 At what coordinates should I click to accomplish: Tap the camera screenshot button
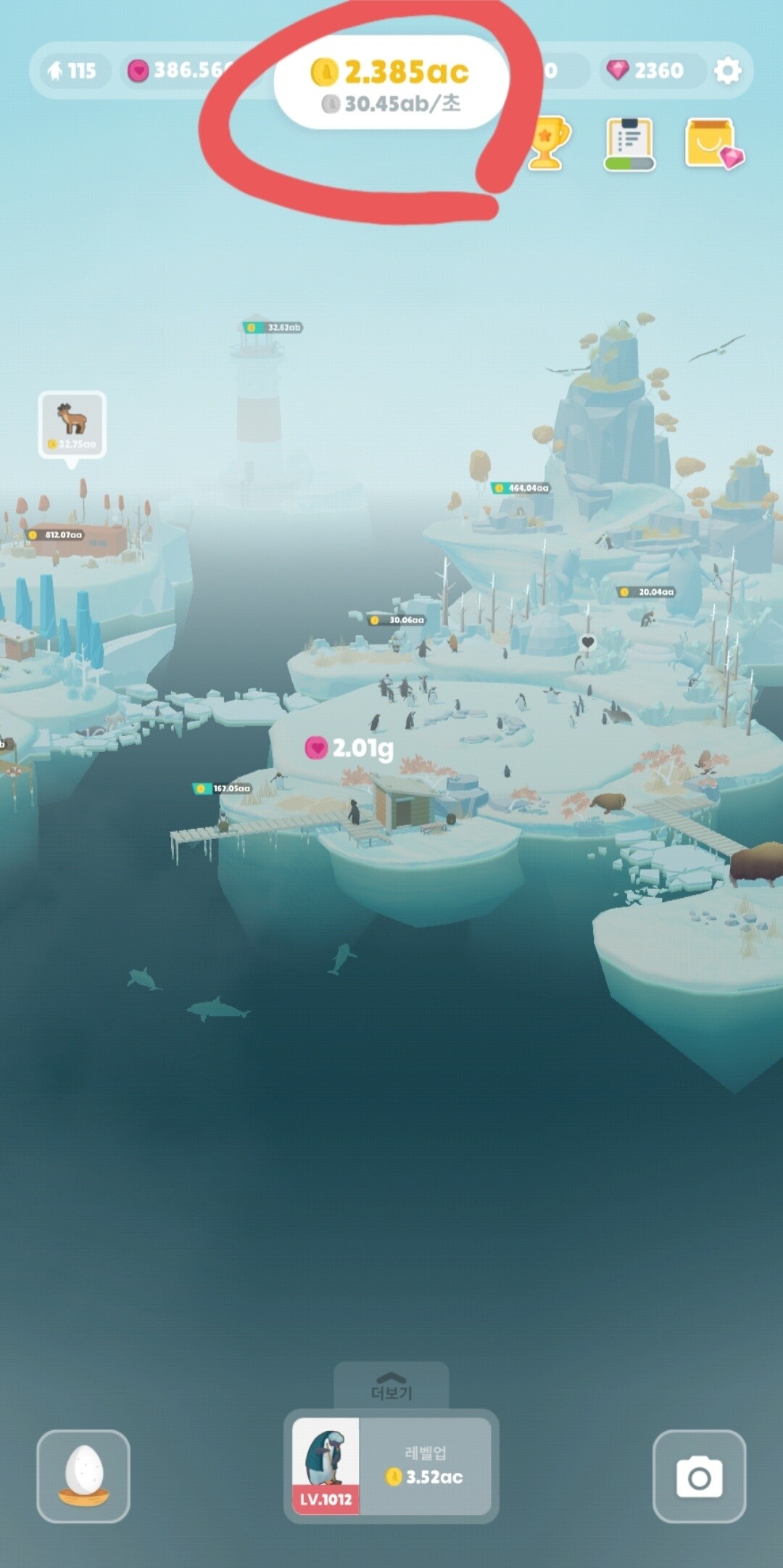[x=699, y=1476]
